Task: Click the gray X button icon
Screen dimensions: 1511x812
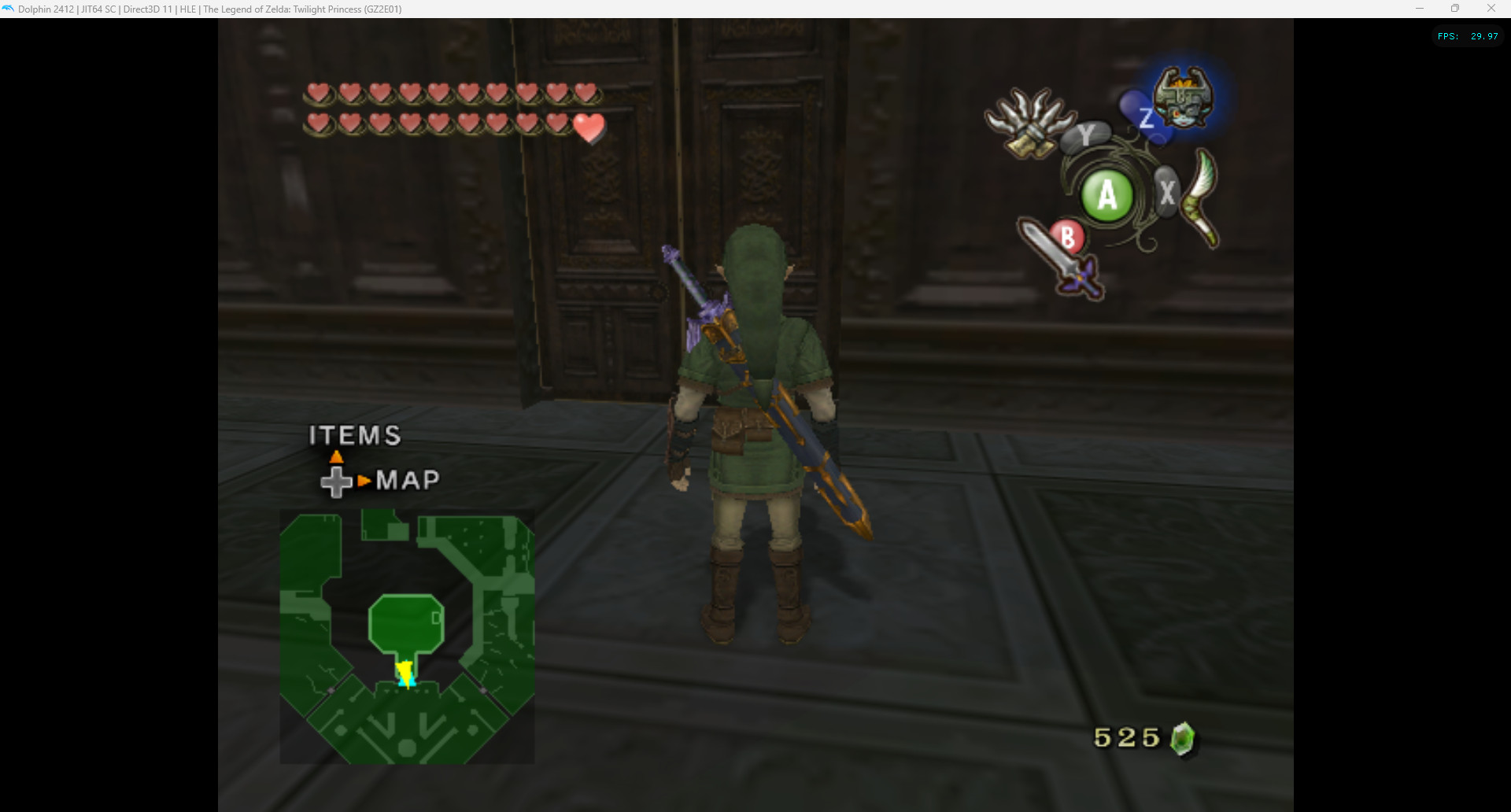Action: 1168,190
